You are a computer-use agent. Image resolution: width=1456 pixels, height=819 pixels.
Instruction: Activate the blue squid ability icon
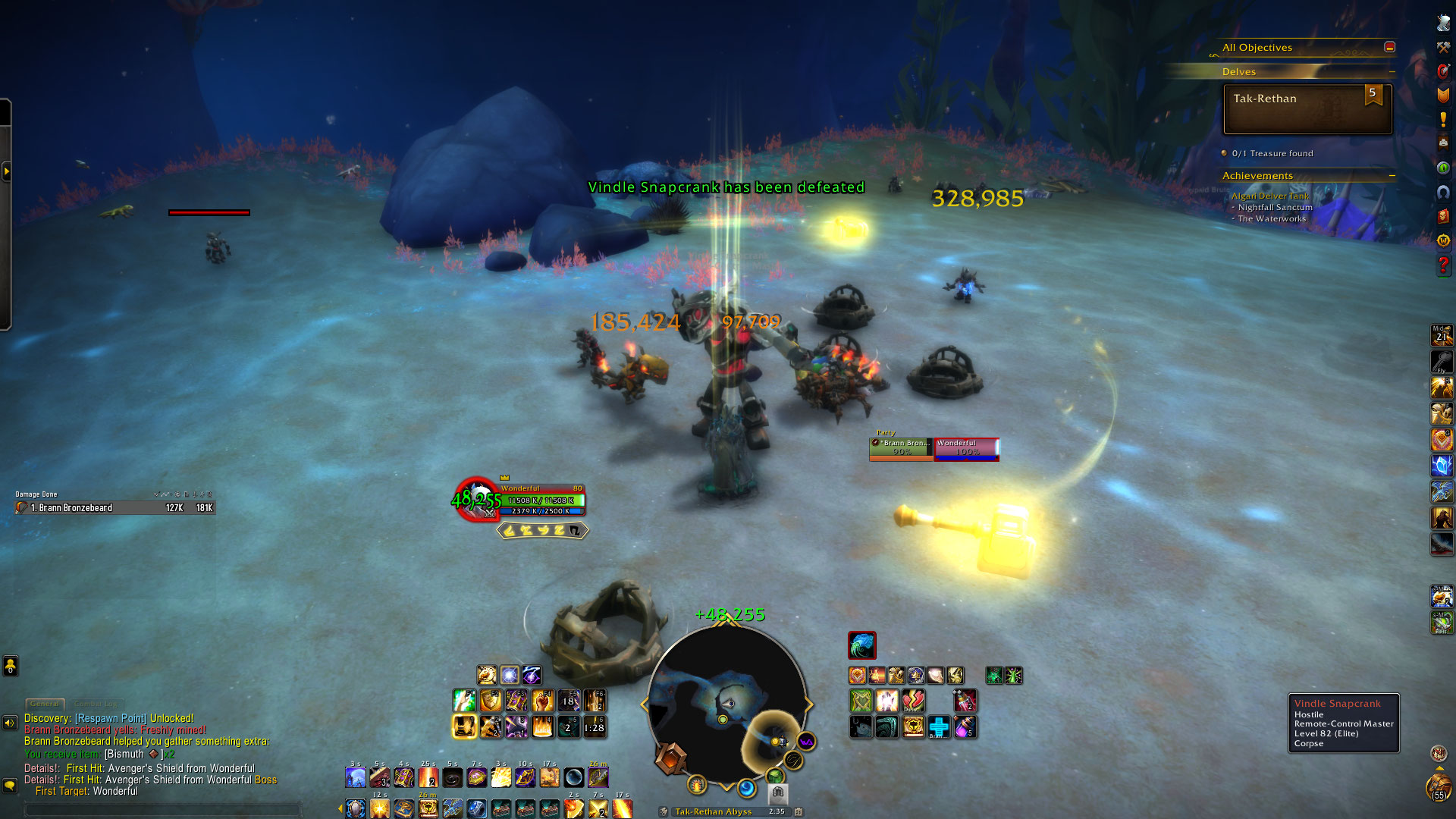pyautogui.click(x=862, y=645)
